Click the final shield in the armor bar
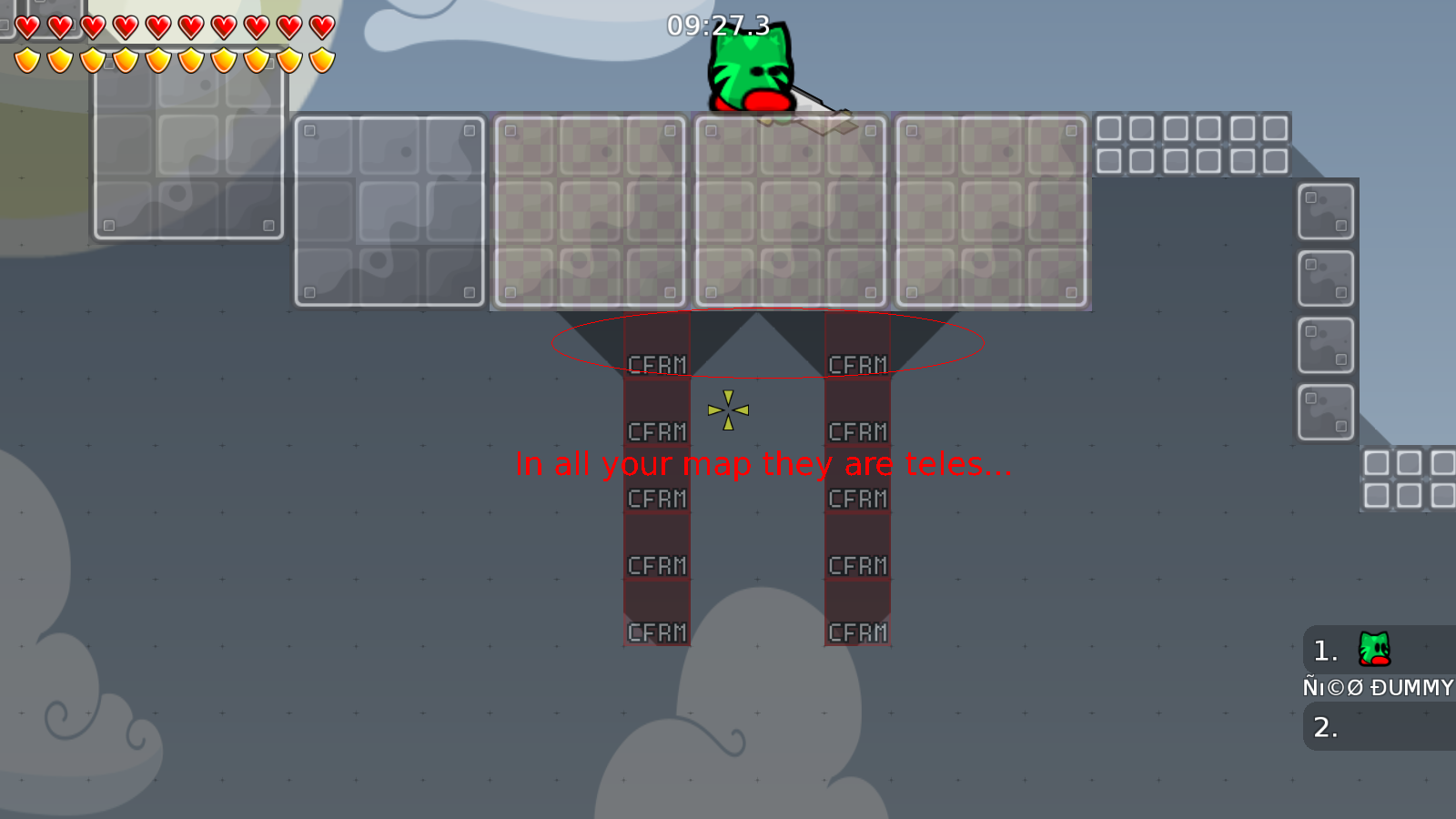This screenshot has width=1456, height=819. (320, 59)
